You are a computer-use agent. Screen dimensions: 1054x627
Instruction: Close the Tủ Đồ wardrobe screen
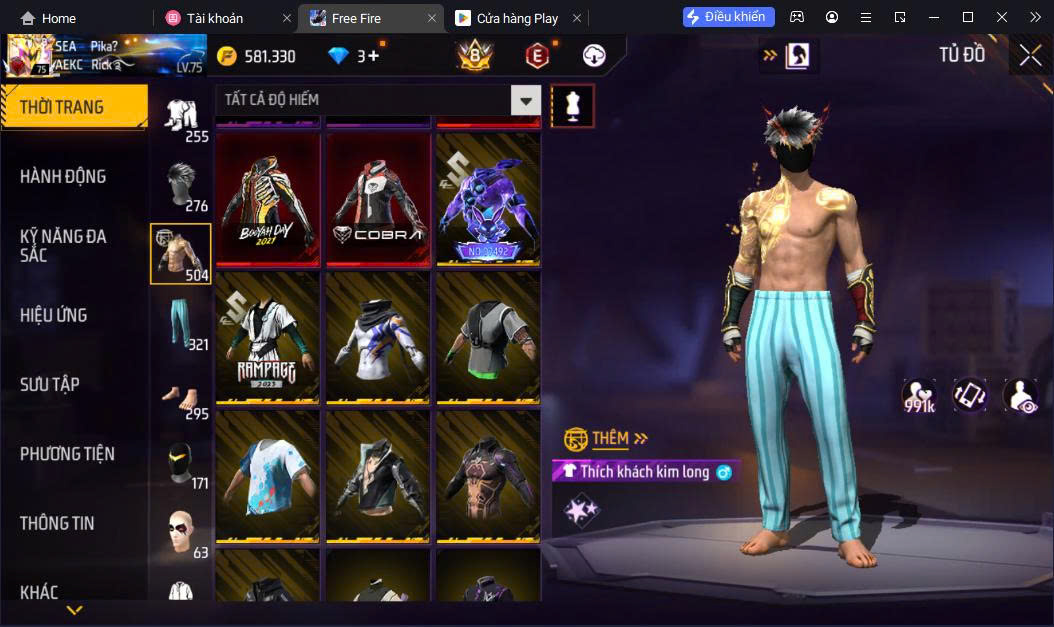[1030, 56]
